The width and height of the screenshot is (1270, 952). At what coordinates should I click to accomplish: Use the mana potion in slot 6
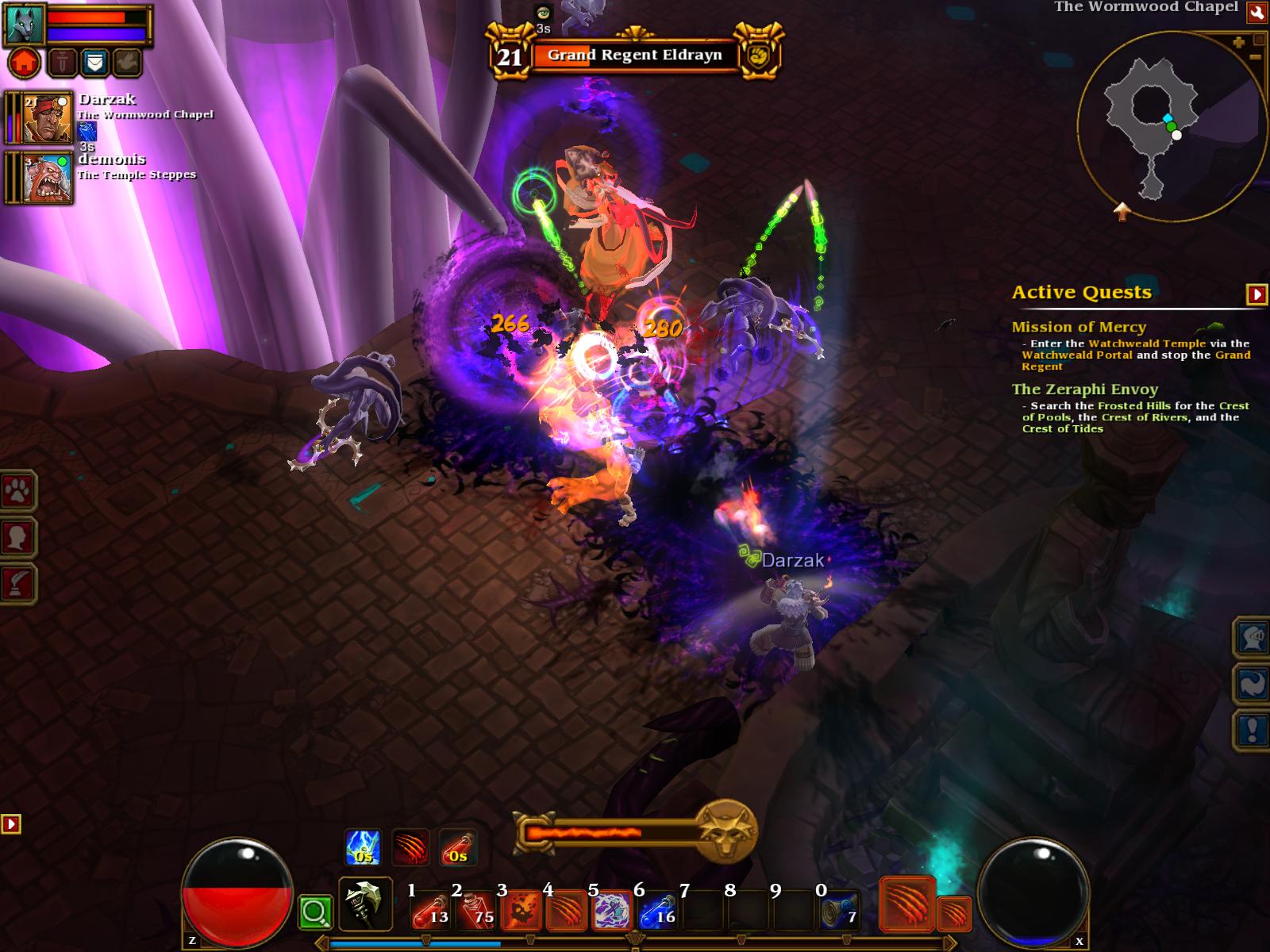pos(656,910)
